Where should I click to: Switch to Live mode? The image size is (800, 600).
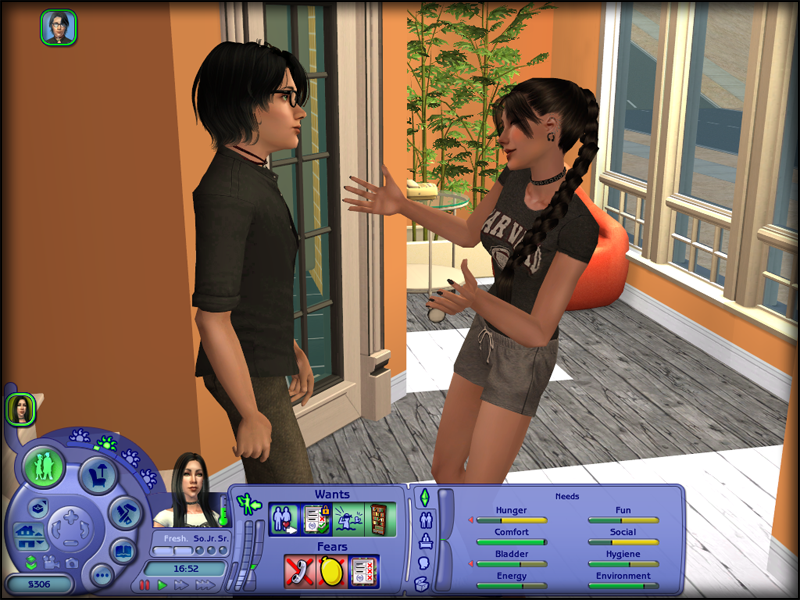coord(44,466)
